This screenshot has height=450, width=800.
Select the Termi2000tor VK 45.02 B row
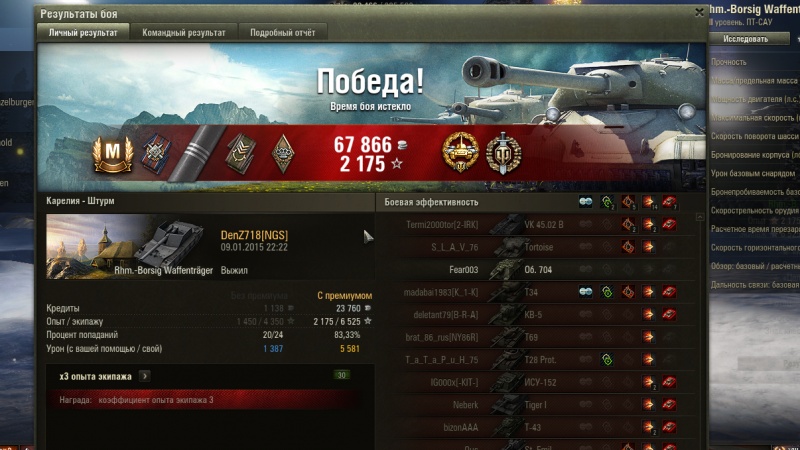538,225
